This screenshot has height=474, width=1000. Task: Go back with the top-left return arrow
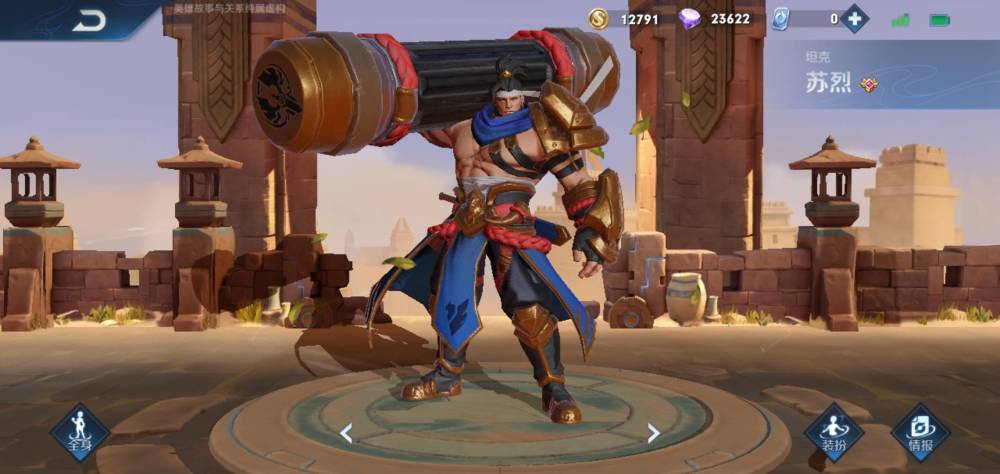coord(89,20)
